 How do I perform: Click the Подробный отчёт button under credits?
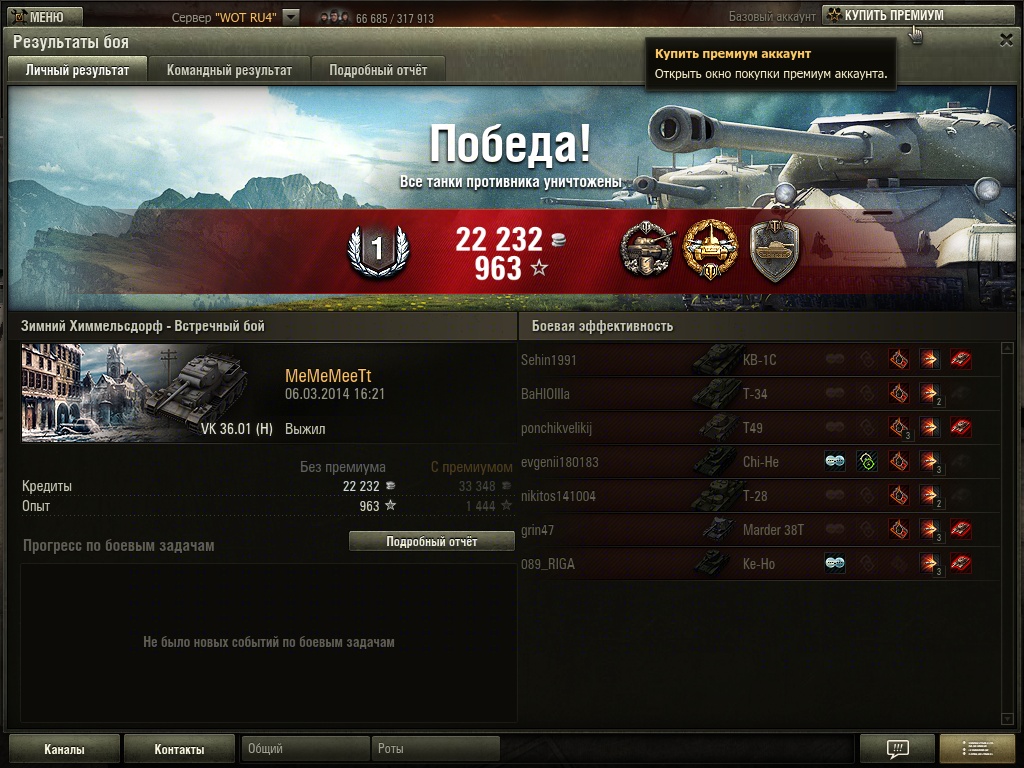pyautogui.click(x=432, y=541)
